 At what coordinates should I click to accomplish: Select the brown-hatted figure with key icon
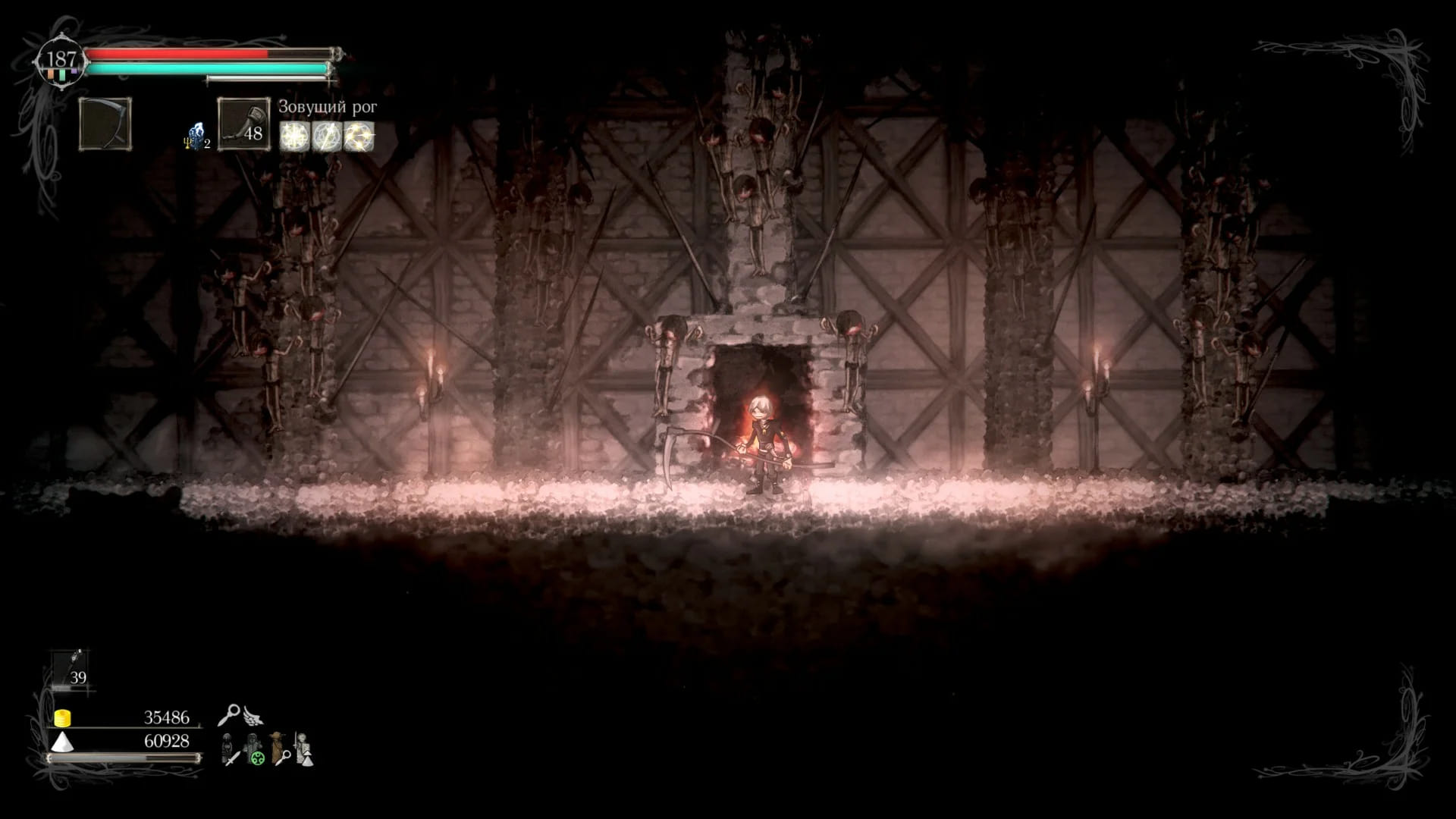click(280, 749)
